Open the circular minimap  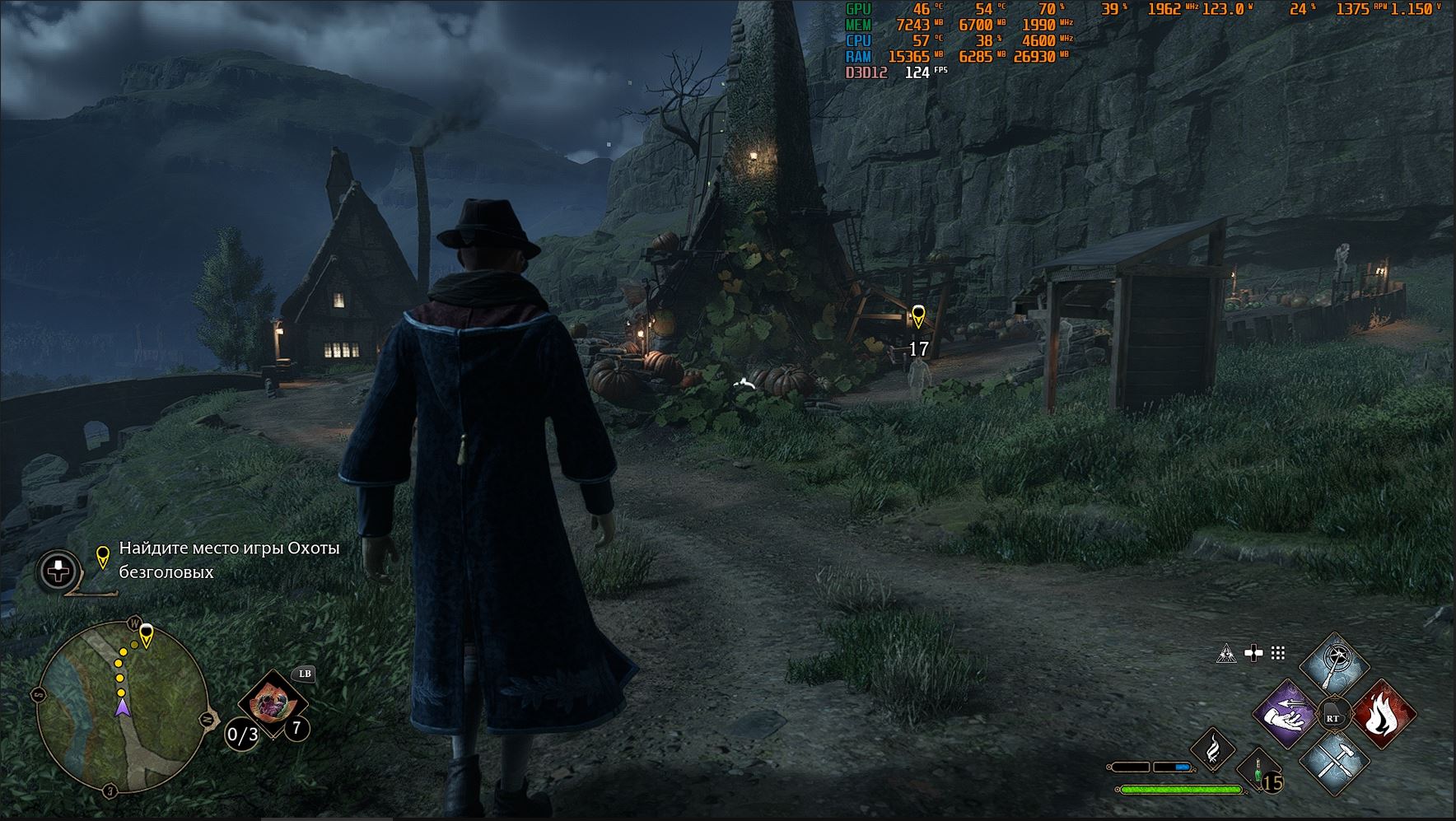pos(122,707)
